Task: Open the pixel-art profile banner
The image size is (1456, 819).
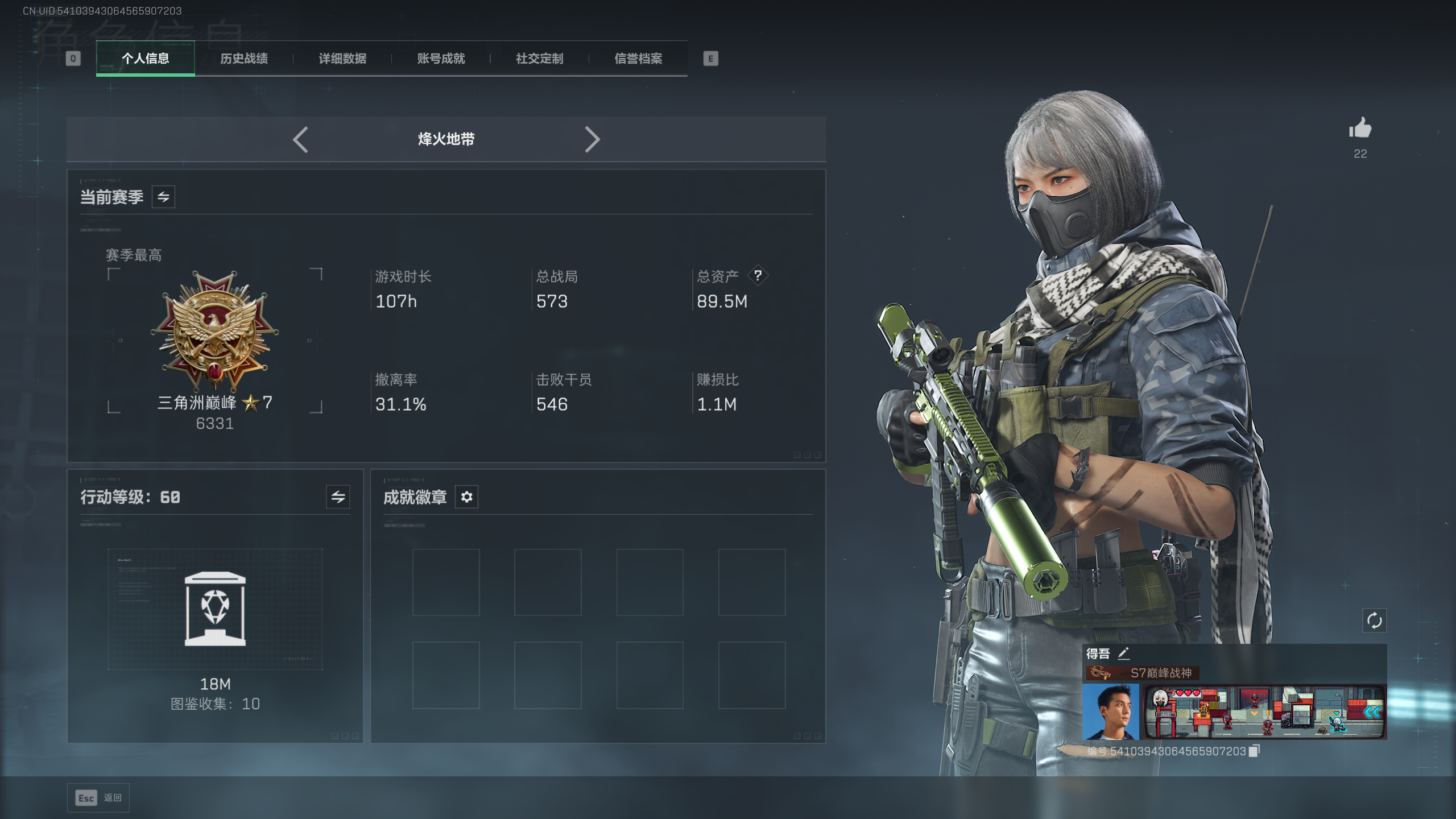Action: (1264, 712)
